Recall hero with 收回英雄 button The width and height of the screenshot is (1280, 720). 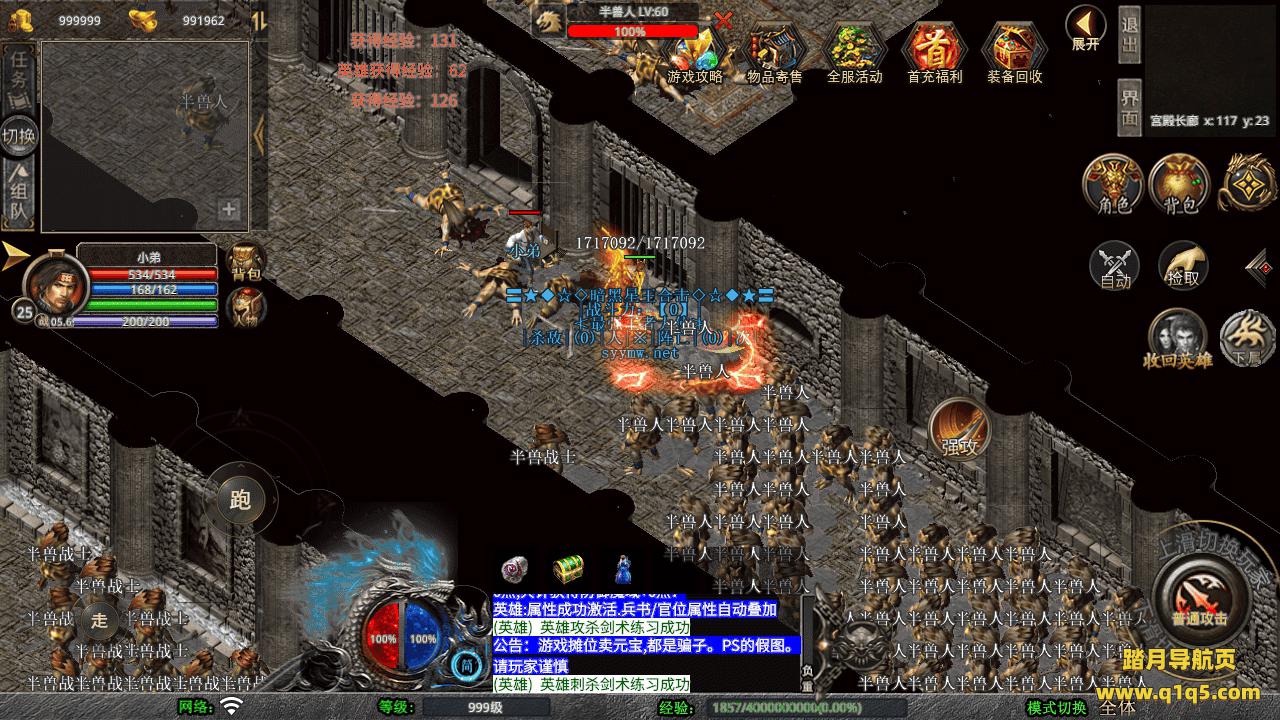(1177, 338)
